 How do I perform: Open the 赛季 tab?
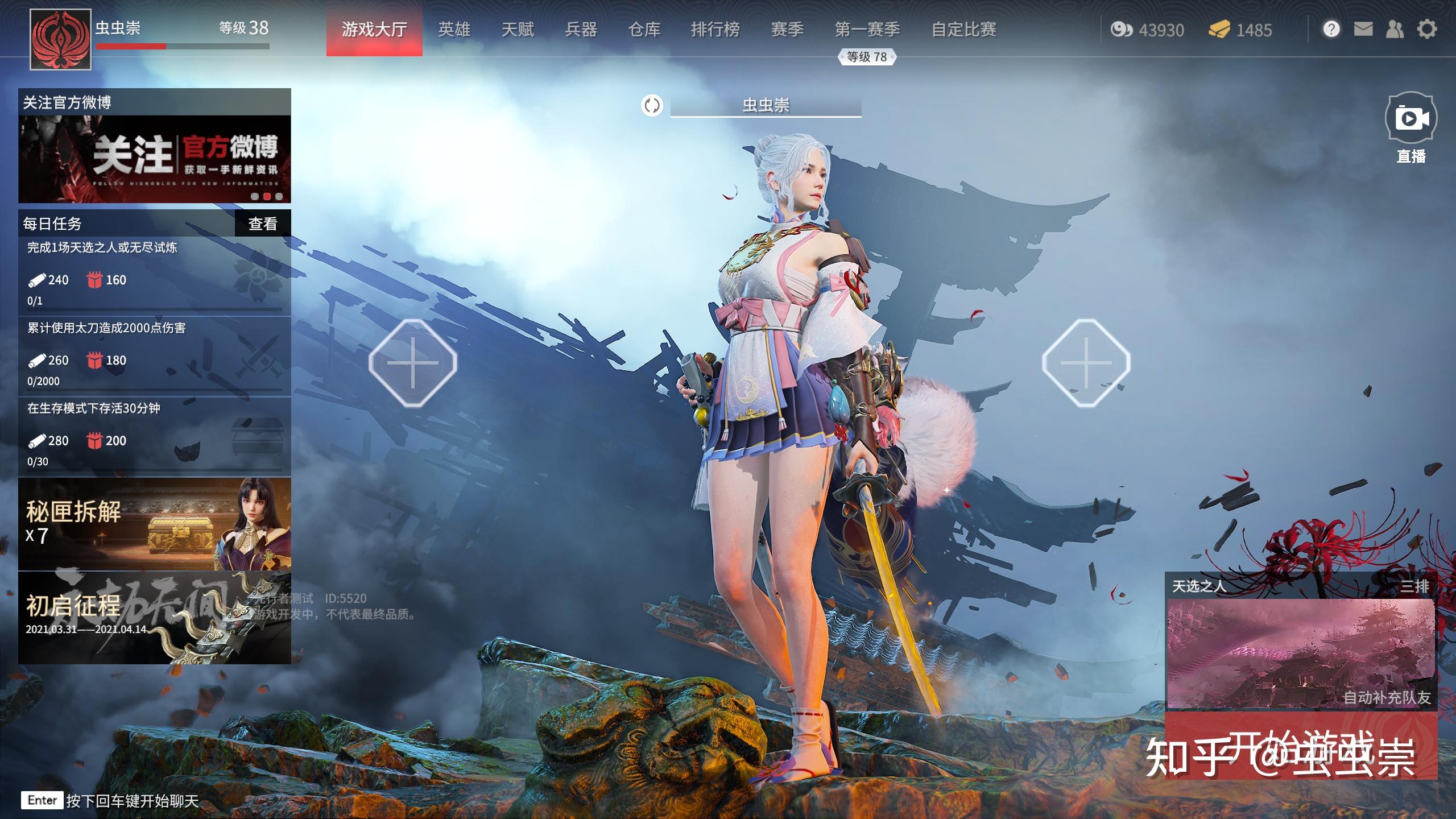point(787,29)
